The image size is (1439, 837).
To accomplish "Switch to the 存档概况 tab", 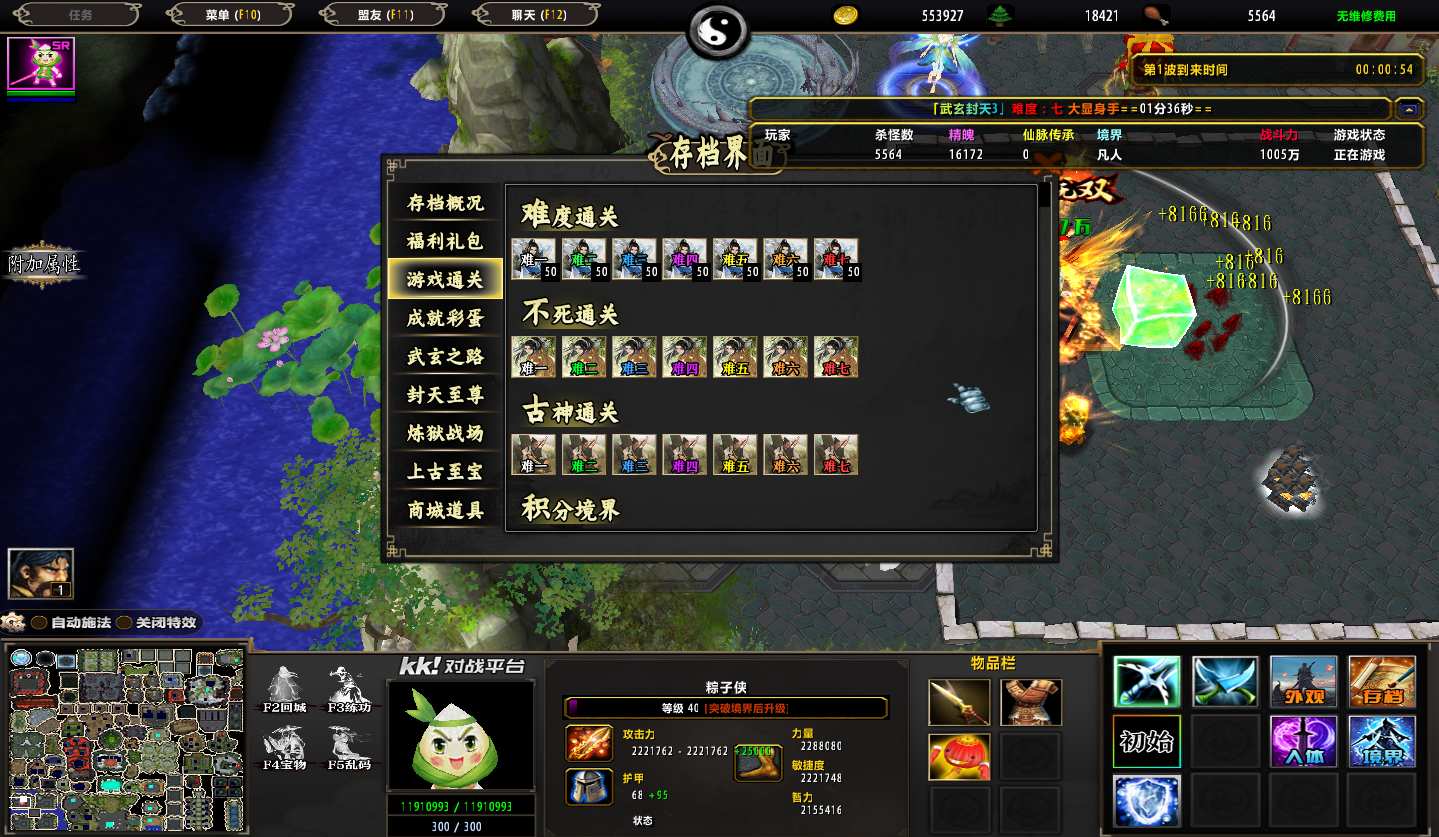I will pos(445,203).
